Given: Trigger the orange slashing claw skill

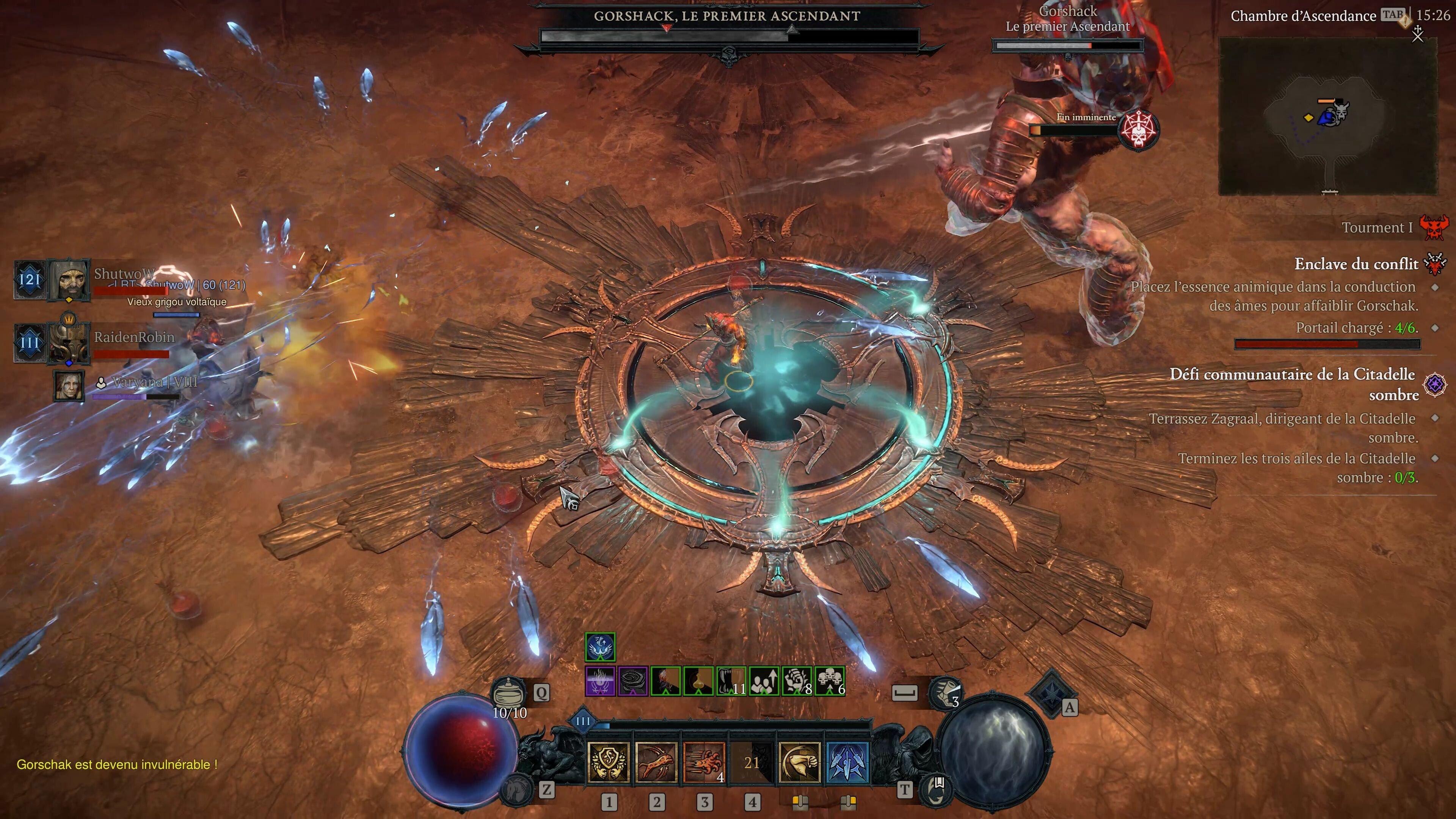Looking at the screenshot, I should (x=704, y=763).
